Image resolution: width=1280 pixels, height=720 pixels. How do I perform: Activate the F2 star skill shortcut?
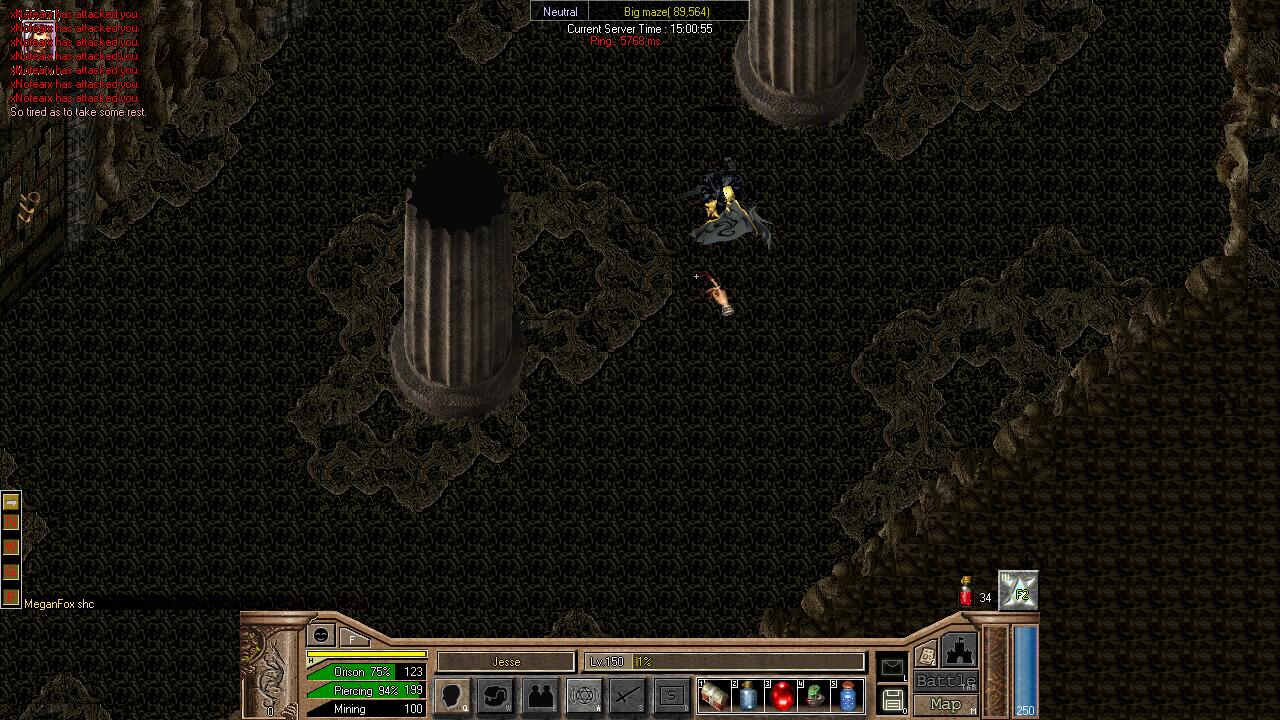[1019, 592]
